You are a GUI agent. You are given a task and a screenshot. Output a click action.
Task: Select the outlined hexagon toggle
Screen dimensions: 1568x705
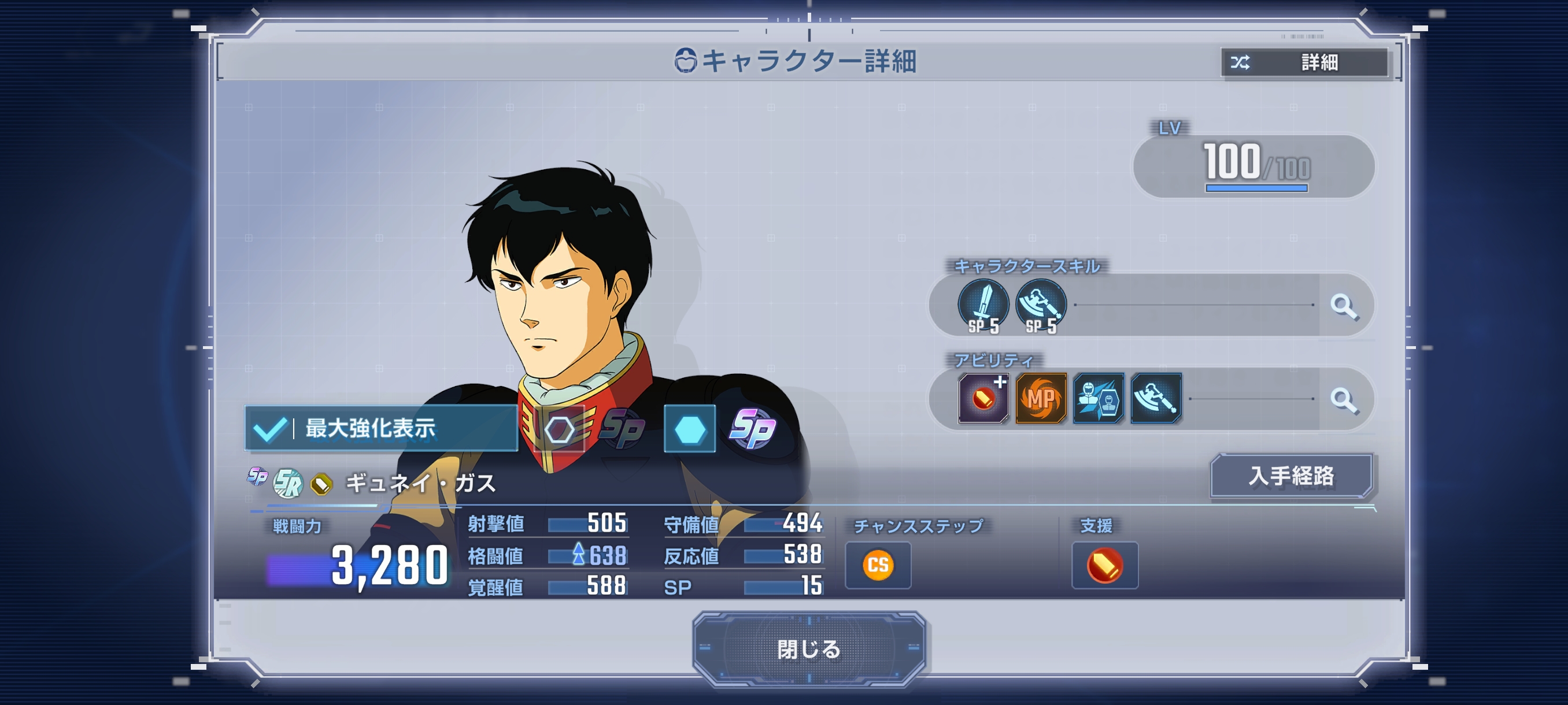pos(559,429)
